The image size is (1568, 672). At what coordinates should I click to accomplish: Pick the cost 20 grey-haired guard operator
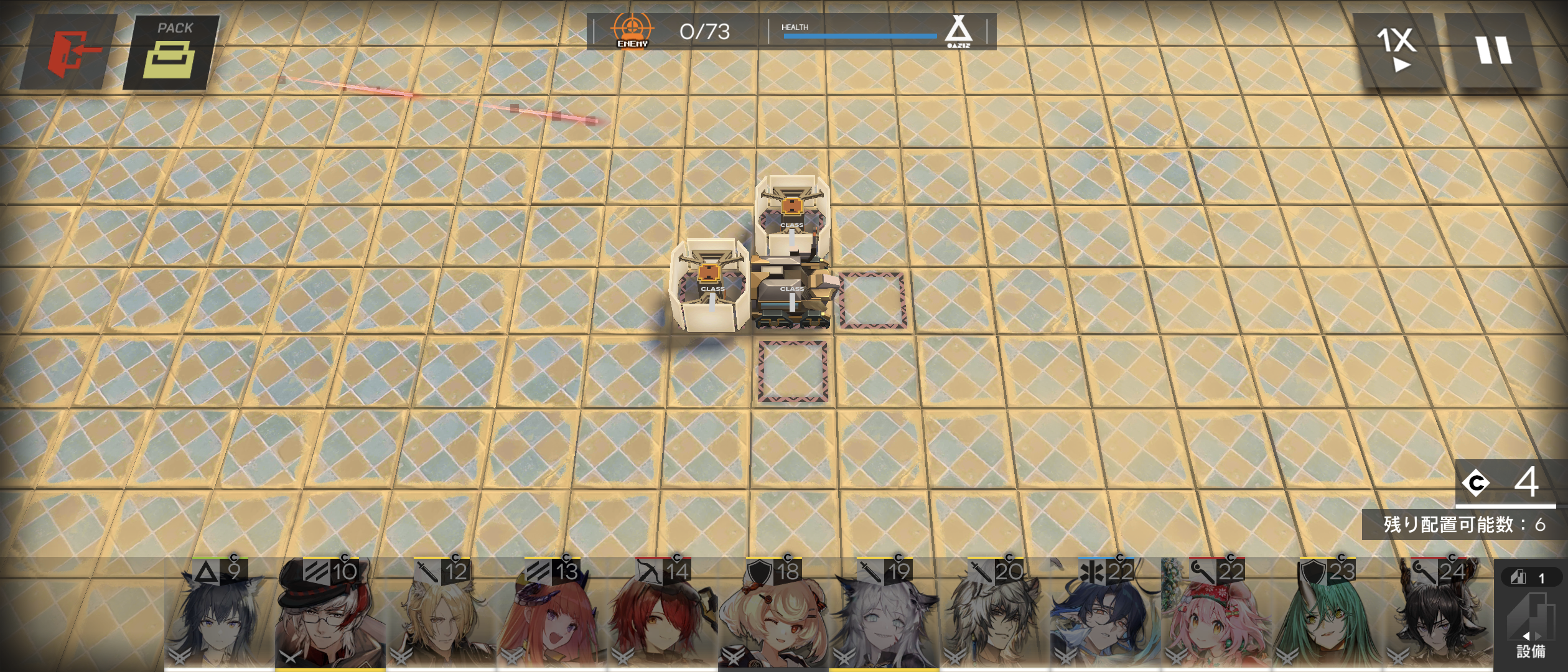tap(994, 616)
